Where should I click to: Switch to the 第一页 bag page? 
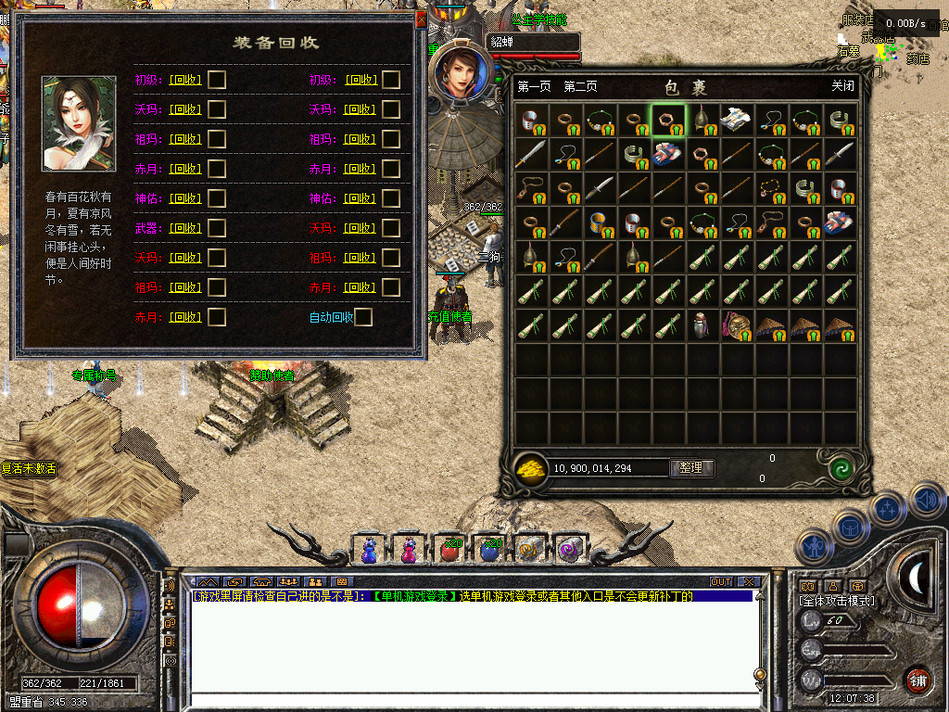coord(534,87)
